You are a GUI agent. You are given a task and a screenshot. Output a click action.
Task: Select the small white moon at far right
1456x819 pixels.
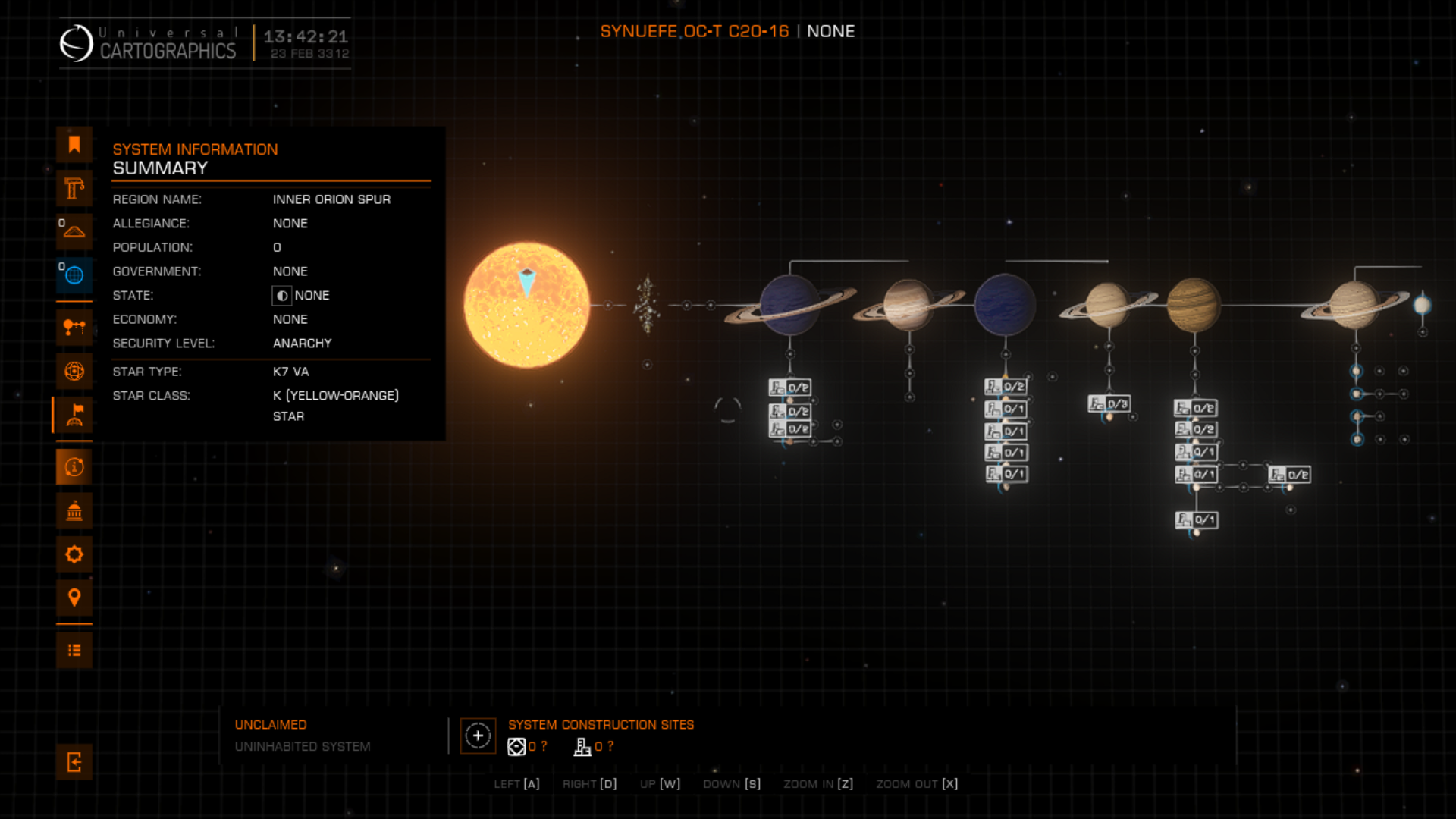point(1422,305)
